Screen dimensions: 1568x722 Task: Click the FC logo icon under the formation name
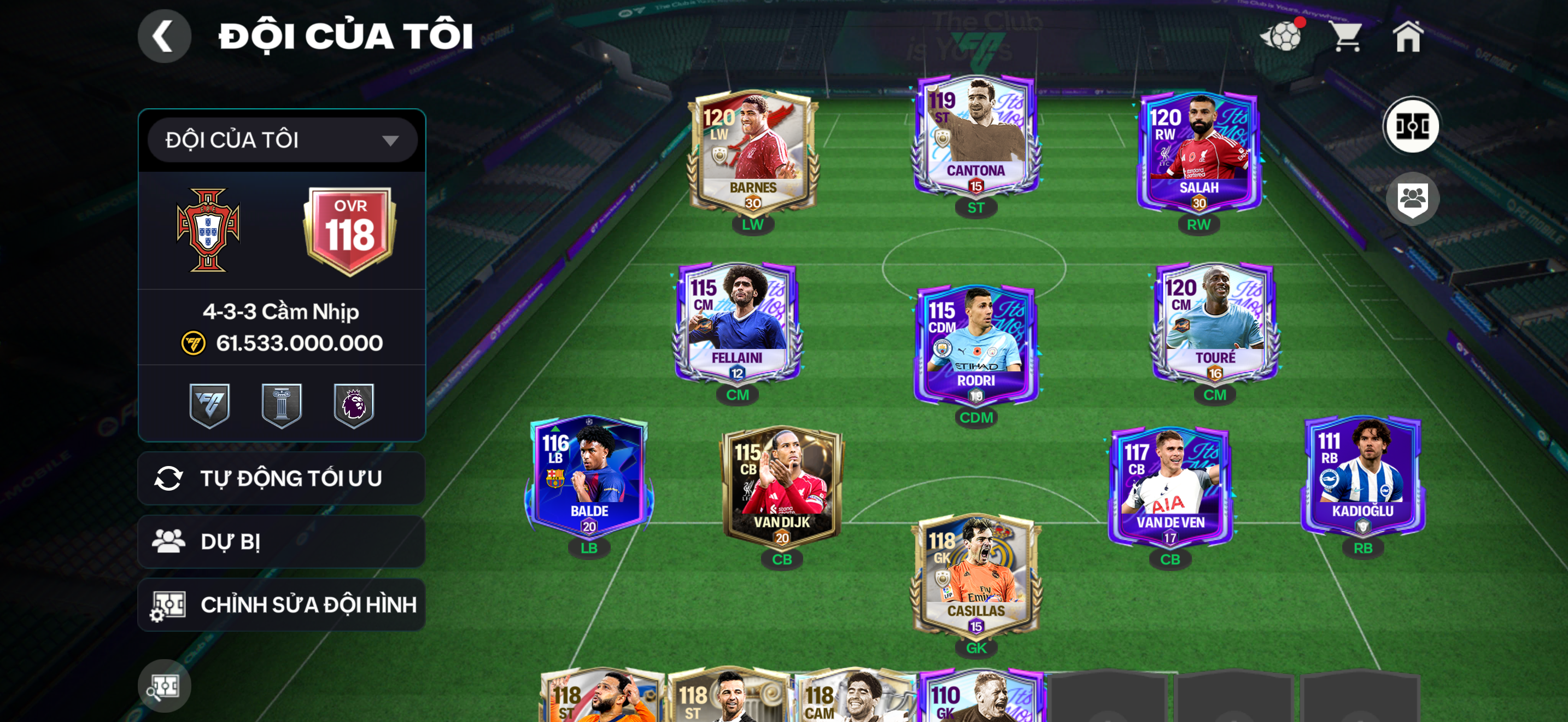click(210, 405)
